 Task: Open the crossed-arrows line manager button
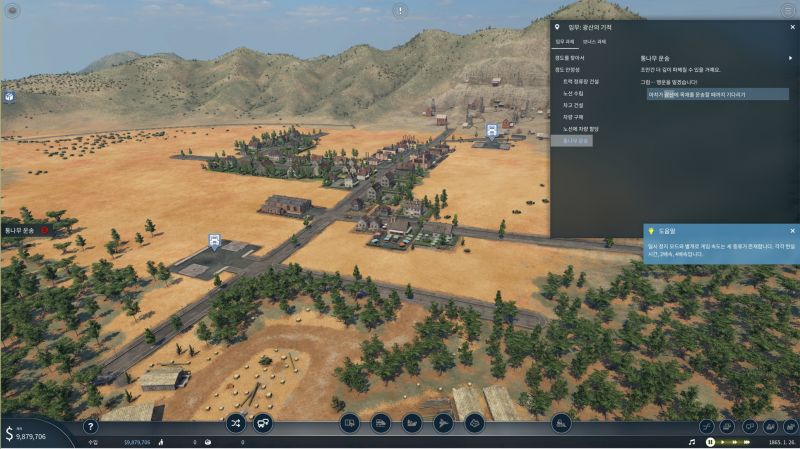click(236, 423)
